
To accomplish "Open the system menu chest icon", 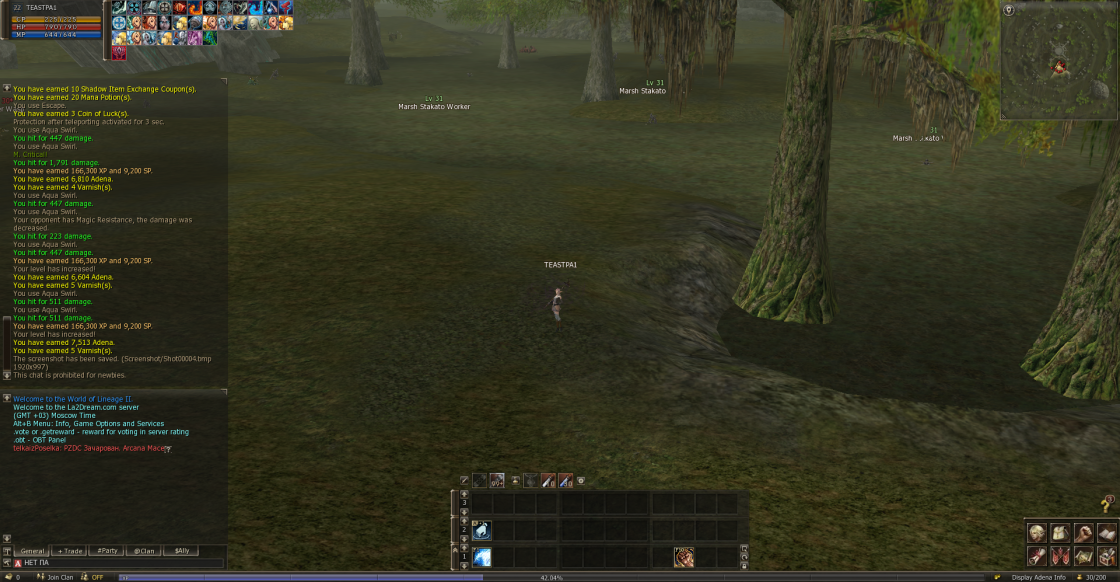I will tap(1106, 556).
